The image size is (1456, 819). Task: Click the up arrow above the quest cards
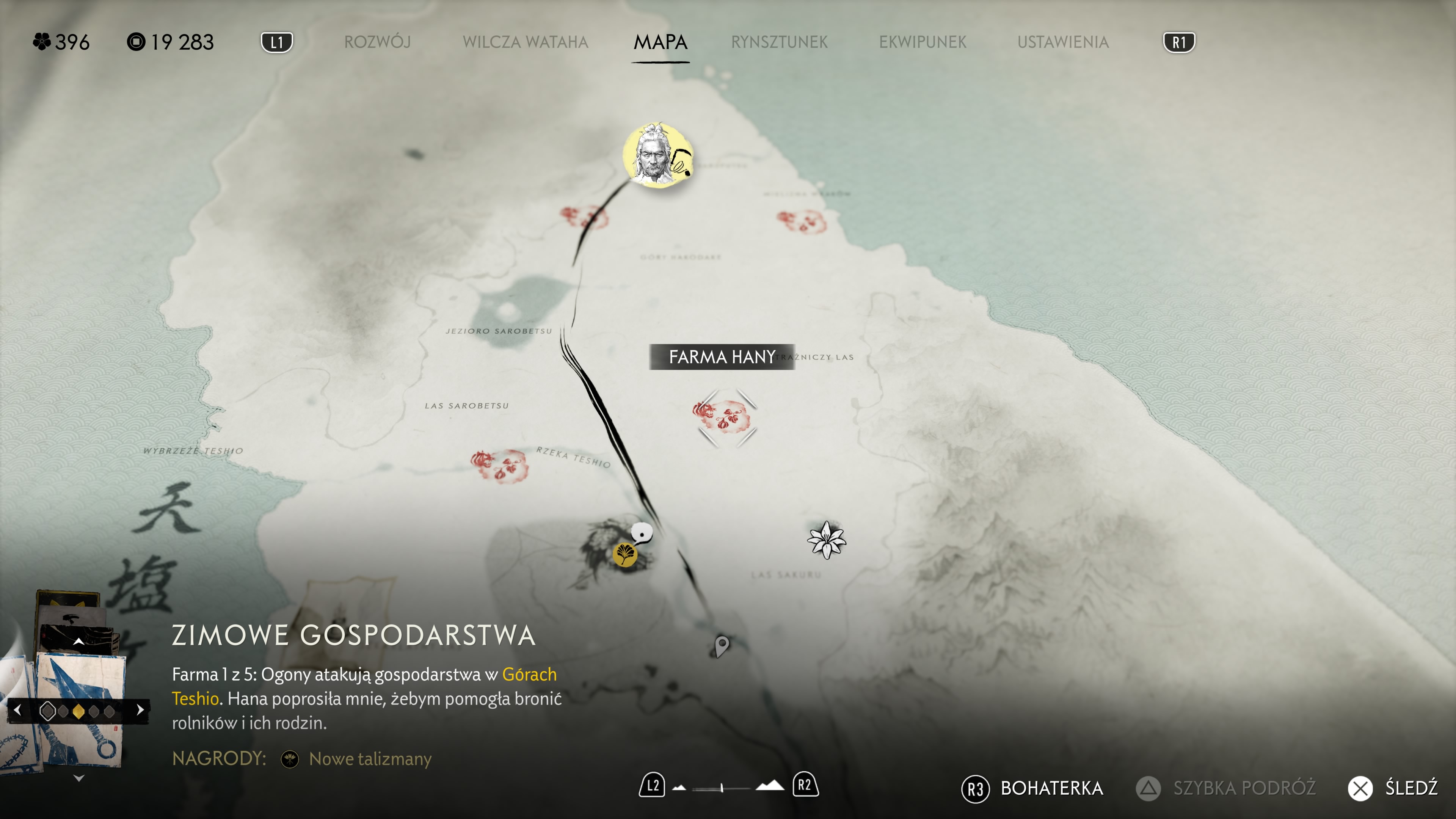[79, 642]
